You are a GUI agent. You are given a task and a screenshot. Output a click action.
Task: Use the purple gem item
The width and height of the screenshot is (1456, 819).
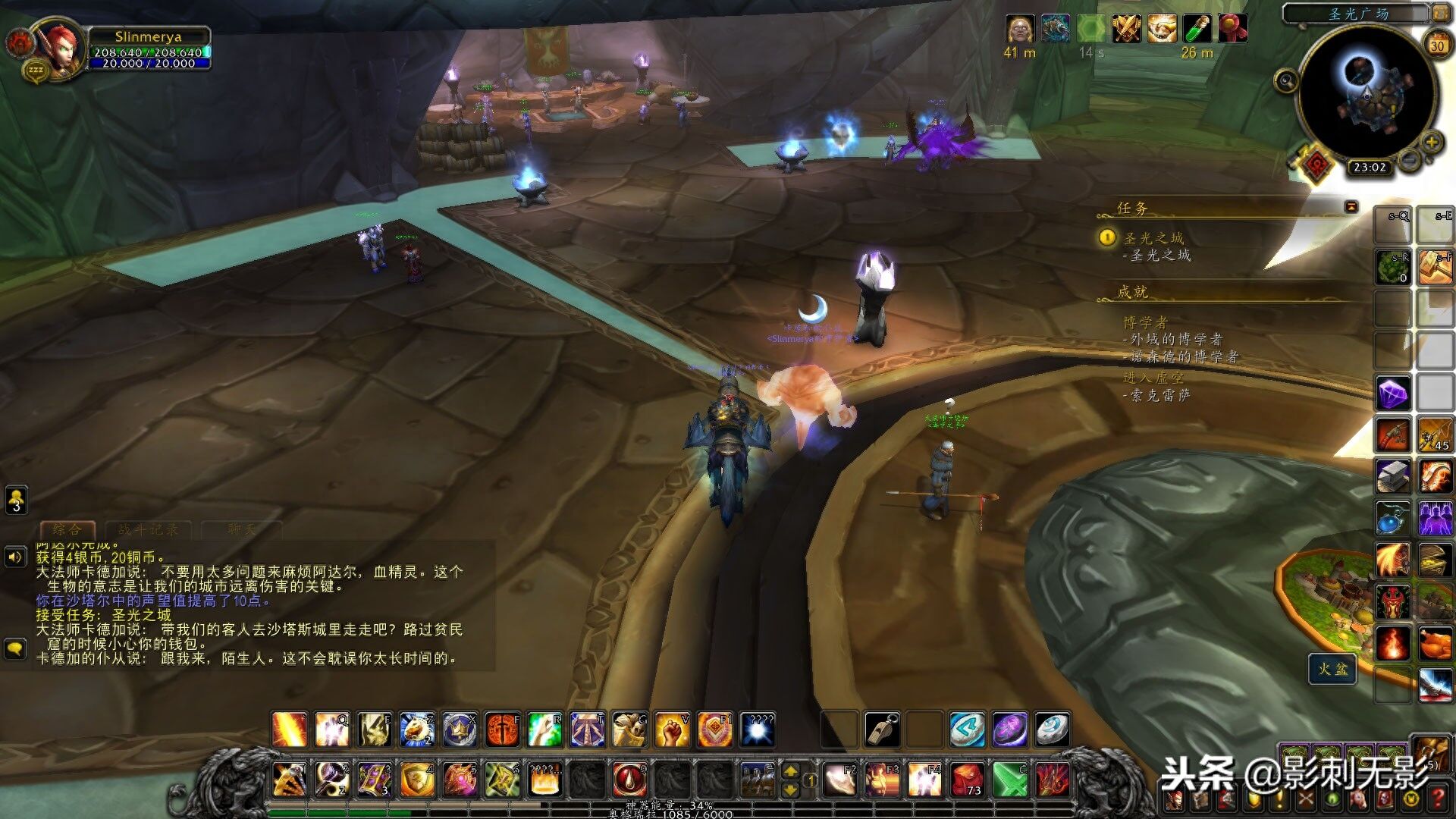(x=1393, y=394)
